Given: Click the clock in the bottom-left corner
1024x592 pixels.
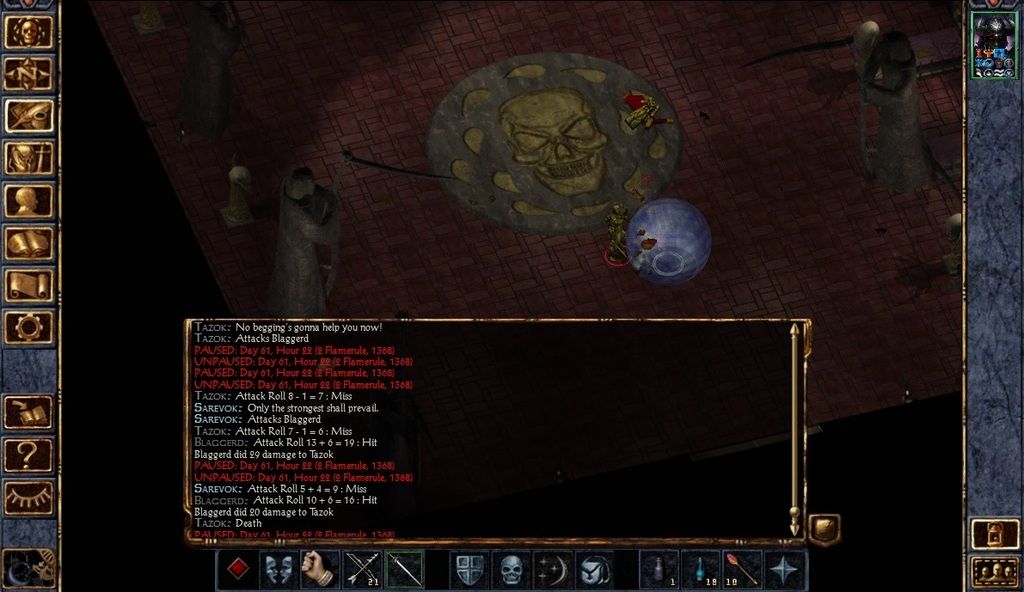Looking at the screenshot, I should [x=27, y=569].
